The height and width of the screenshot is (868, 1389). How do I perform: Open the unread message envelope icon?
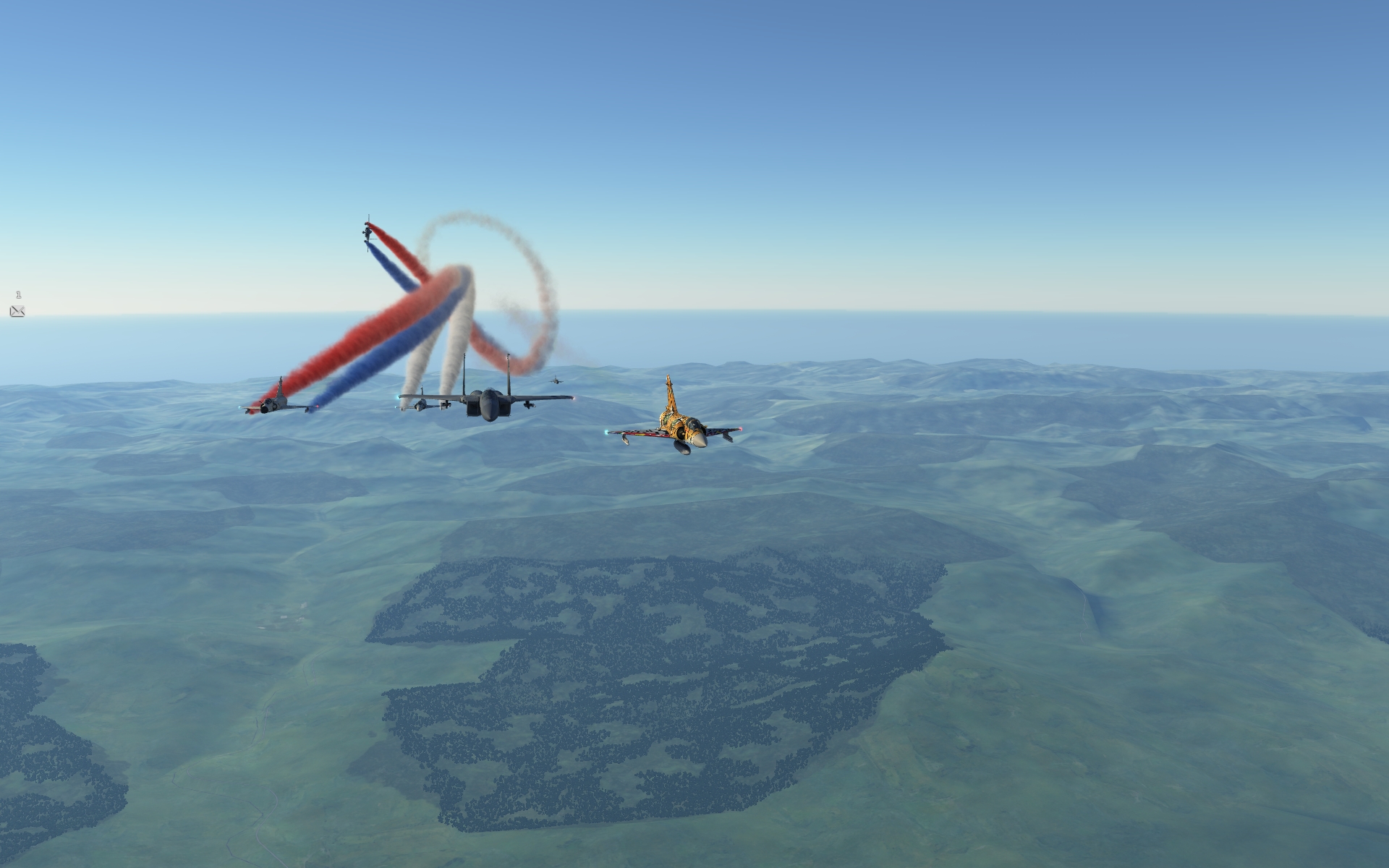coord(17,311)
